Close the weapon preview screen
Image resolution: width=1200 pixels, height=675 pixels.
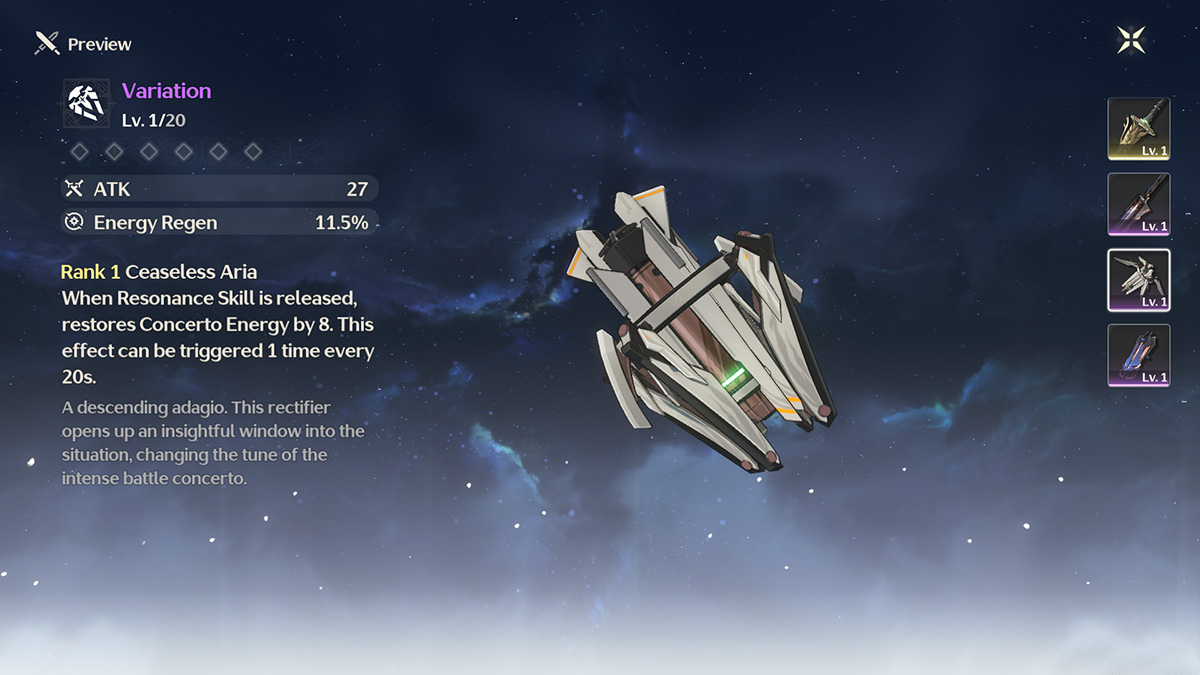point(1131,40)
